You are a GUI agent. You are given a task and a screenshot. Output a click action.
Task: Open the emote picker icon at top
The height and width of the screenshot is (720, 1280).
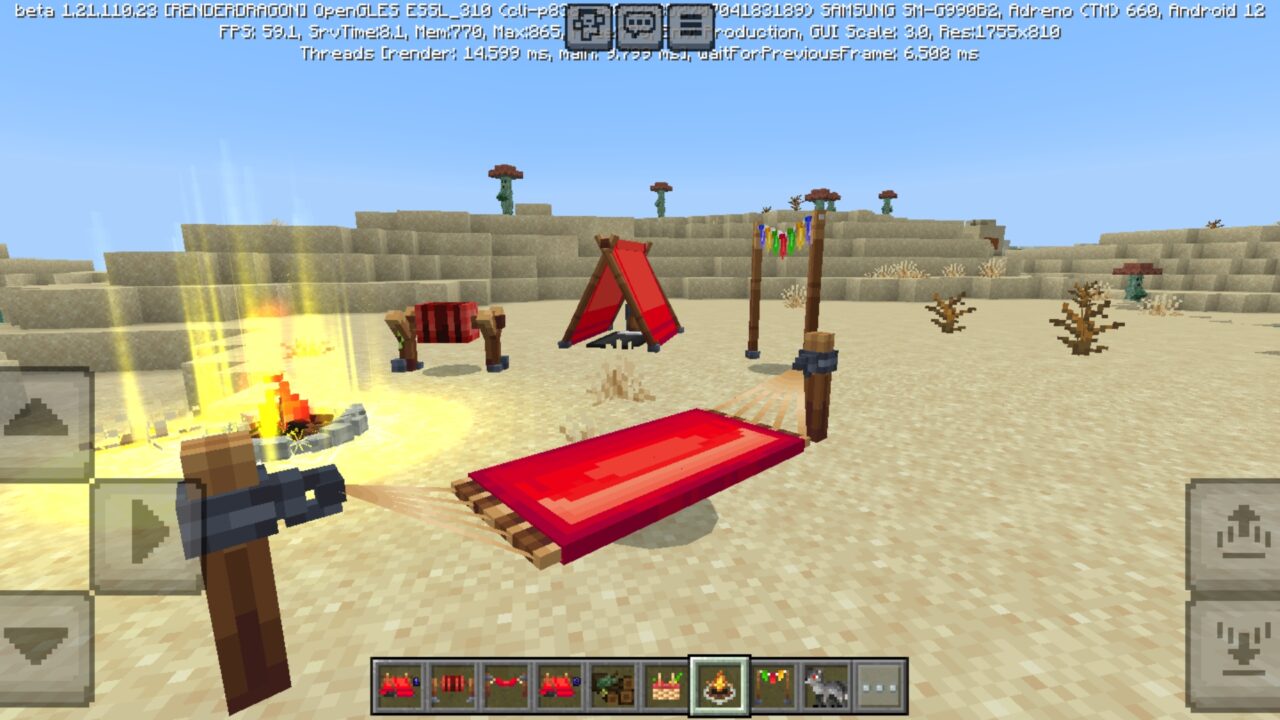[x=590, y=20]
